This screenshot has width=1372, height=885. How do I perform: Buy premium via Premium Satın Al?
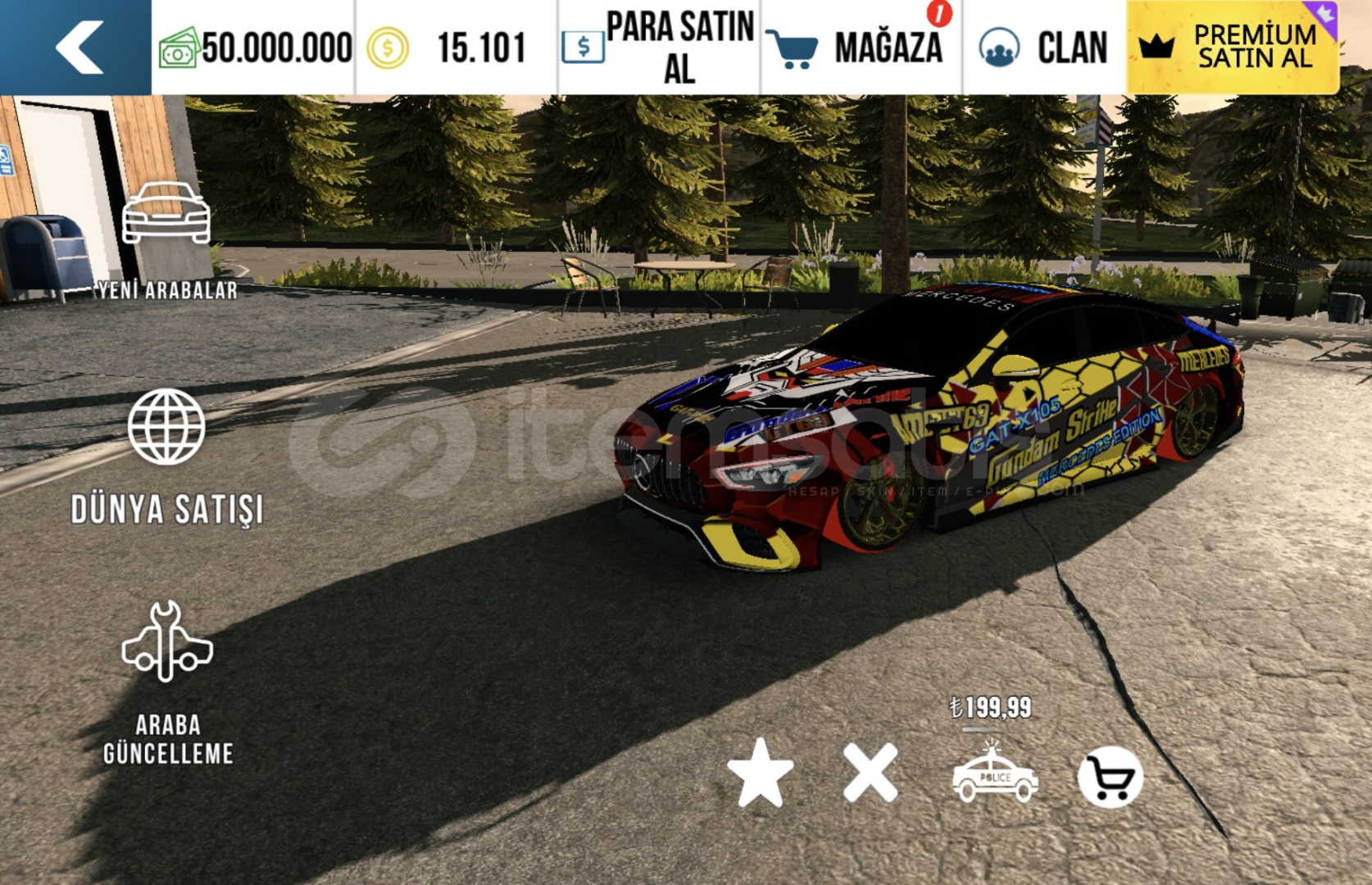[x=1233, y=47]
